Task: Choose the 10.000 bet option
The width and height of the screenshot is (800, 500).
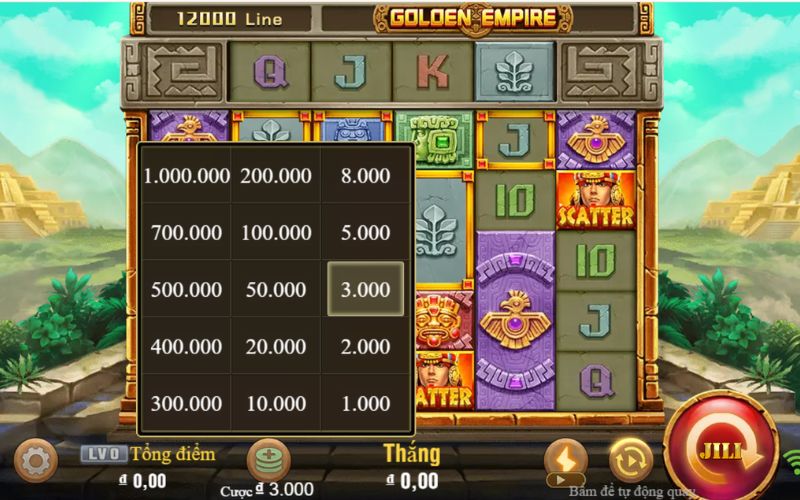Action: (x=276, y=404)
